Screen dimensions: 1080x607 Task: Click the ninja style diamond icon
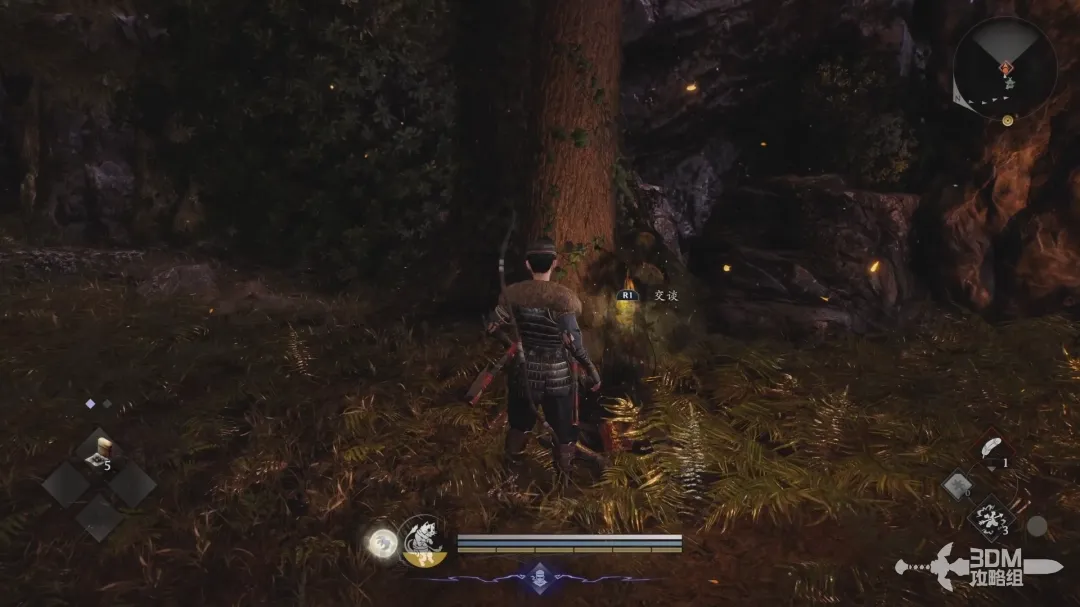[x=539, y=577]
